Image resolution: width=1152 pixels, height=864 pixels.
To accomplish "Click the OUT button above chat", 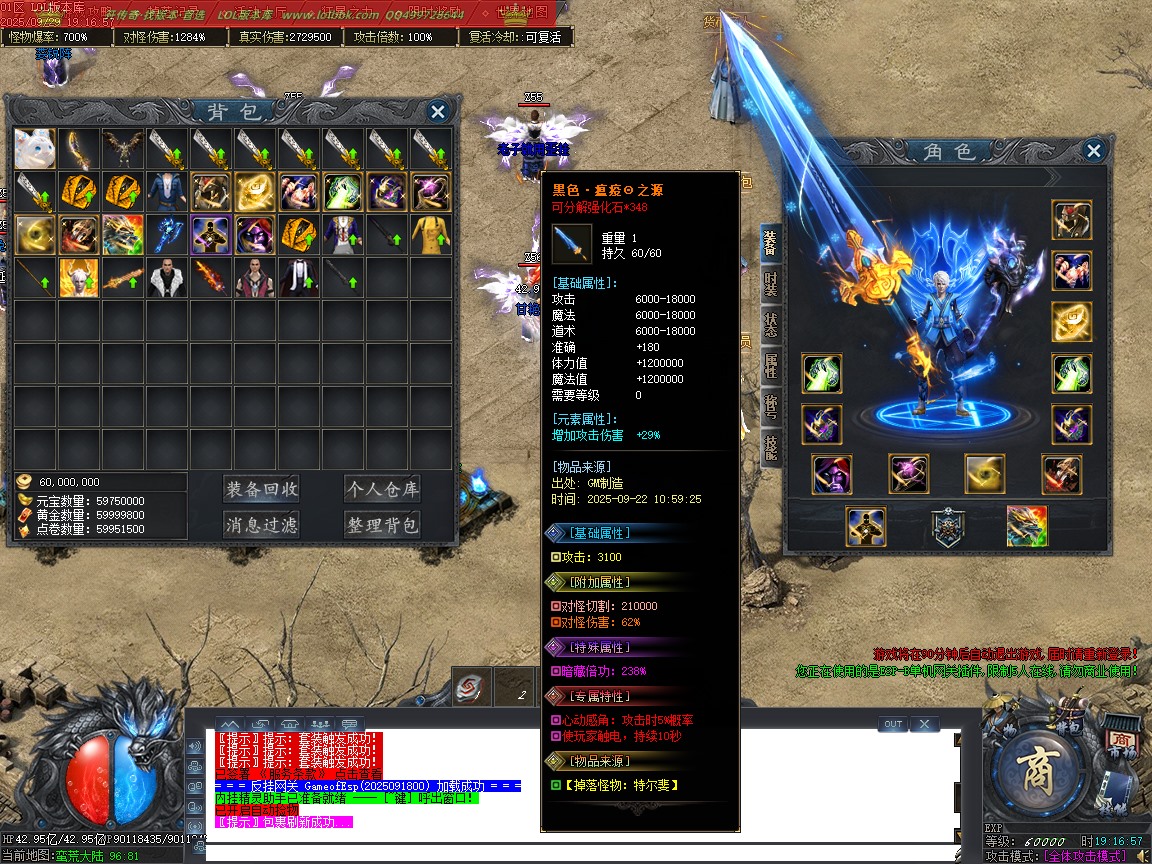I will coord(893,724).
